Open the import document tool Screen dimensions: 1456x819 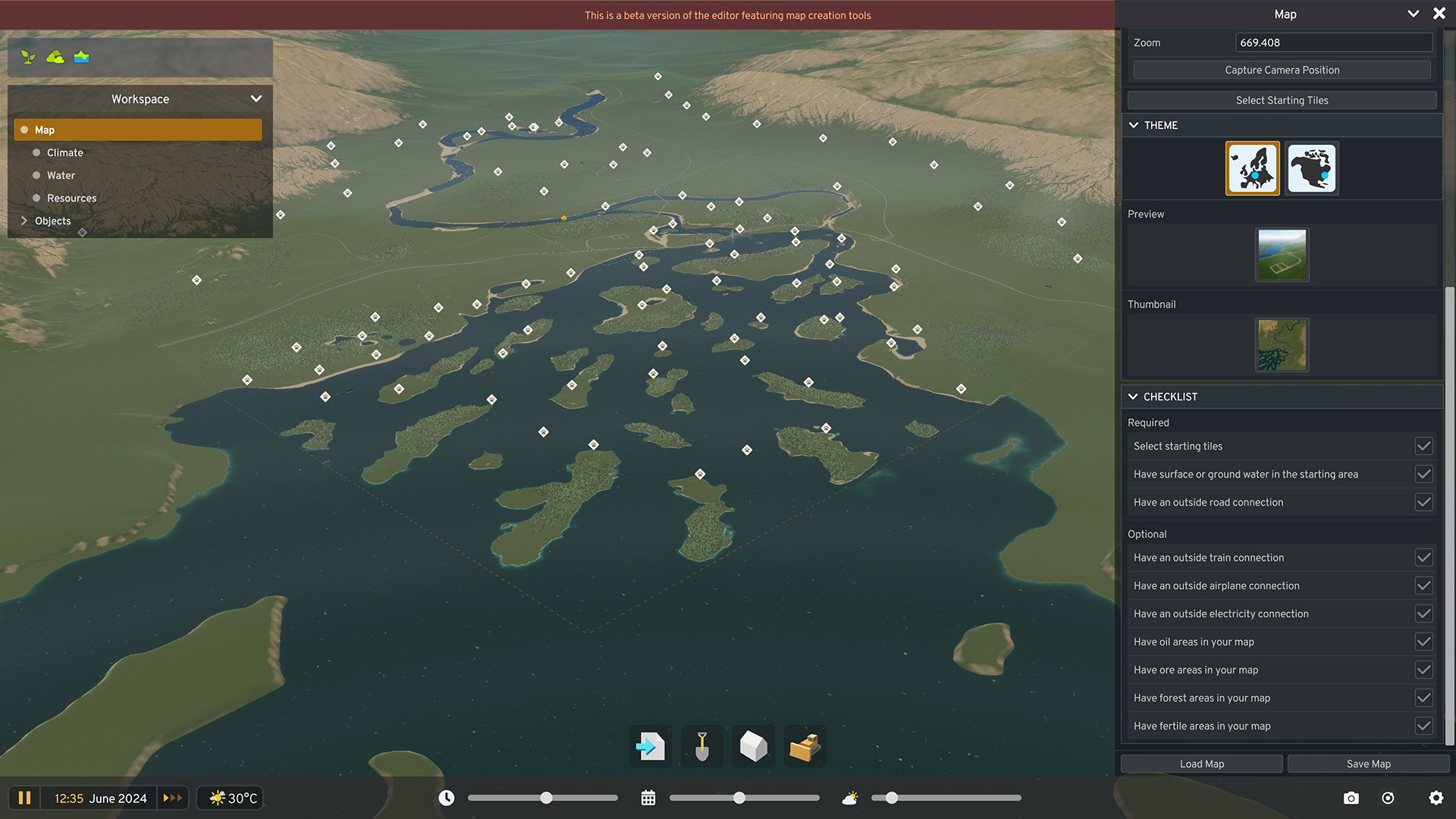tap(650, 746)
